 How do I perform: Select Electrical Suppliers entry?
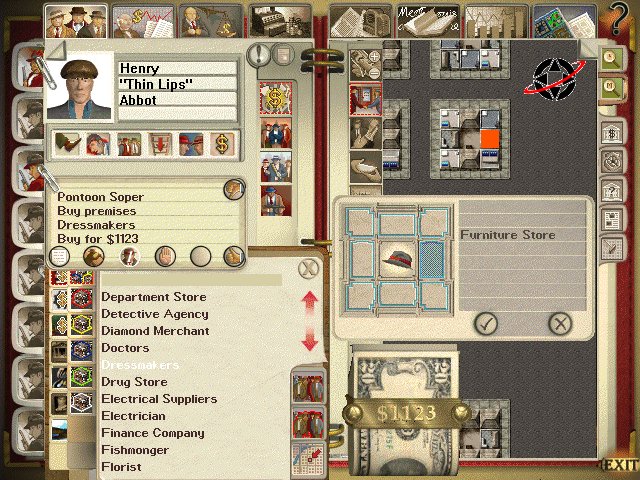(158, 399)
